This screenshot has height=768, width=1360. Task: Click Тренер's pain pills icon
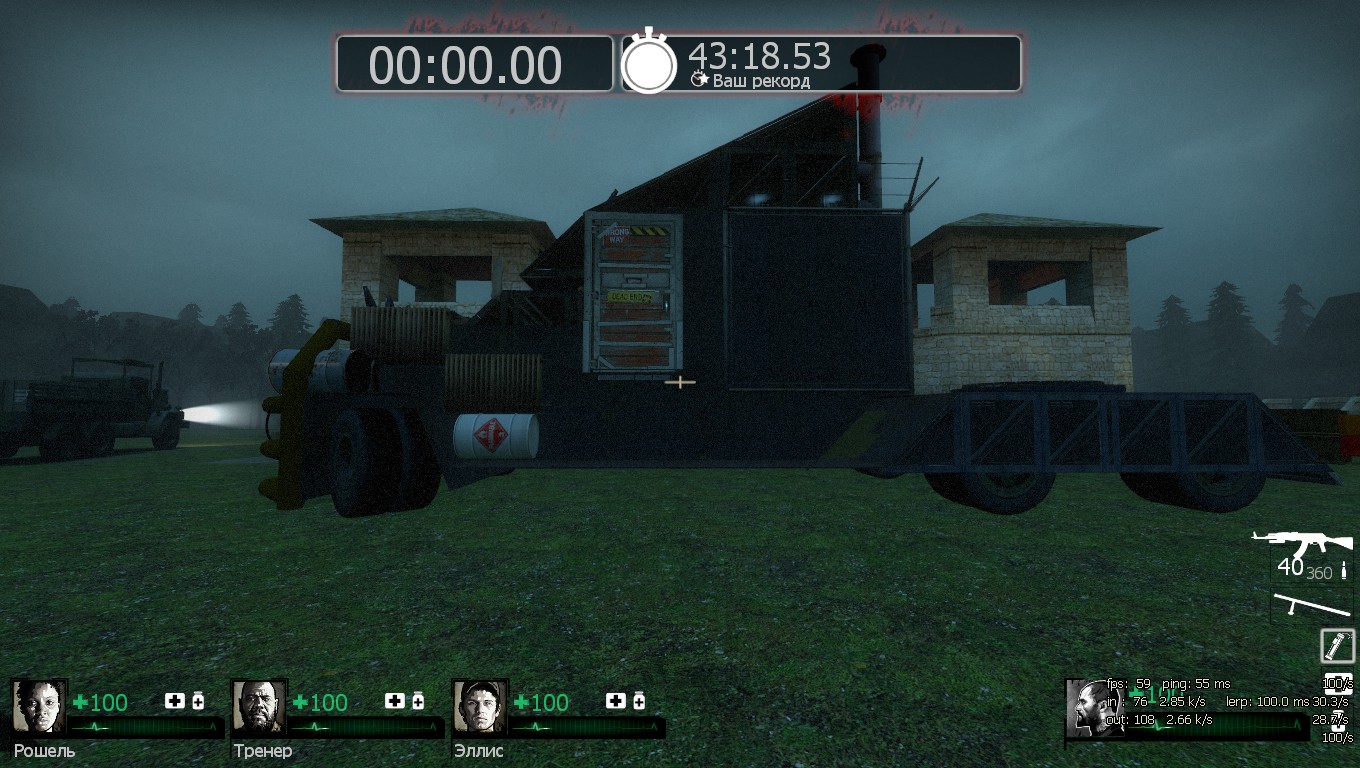(x=418, y=701)
